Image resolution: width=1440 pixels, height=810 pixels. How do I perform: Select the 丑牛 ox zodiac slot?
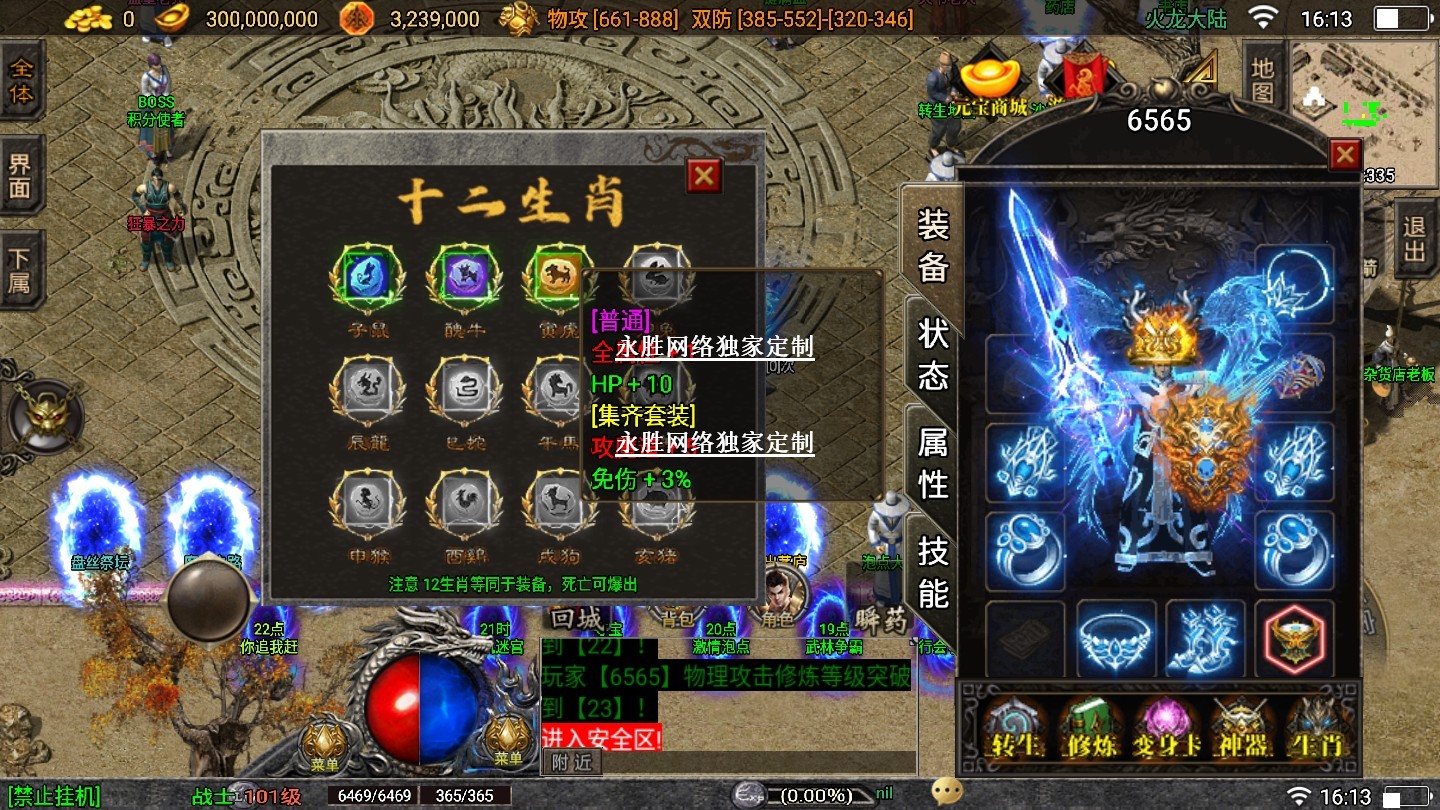[463, 278]
